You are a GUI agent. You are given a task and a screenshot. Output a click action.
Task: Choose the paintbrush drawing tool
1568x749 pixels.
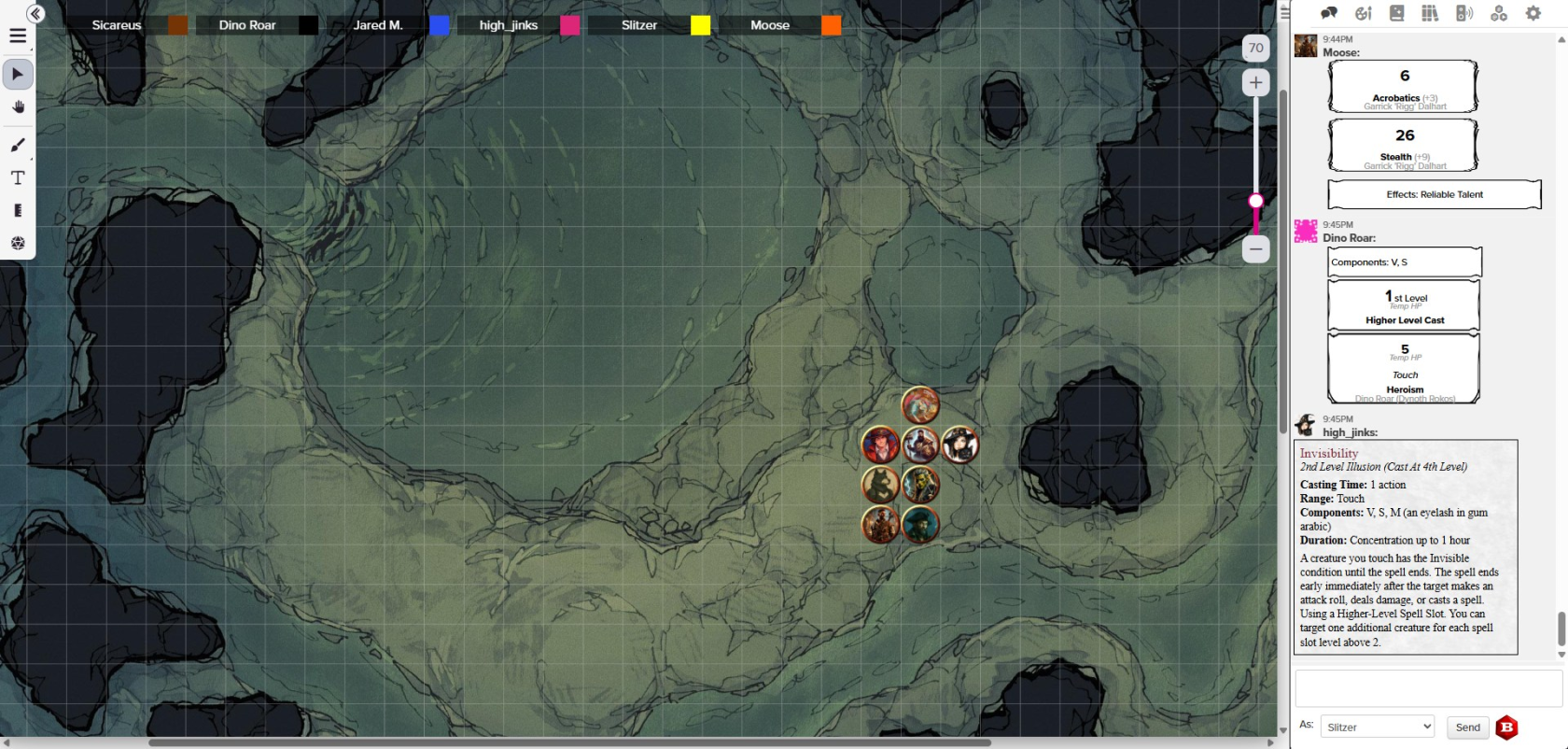tap(18, 145)
